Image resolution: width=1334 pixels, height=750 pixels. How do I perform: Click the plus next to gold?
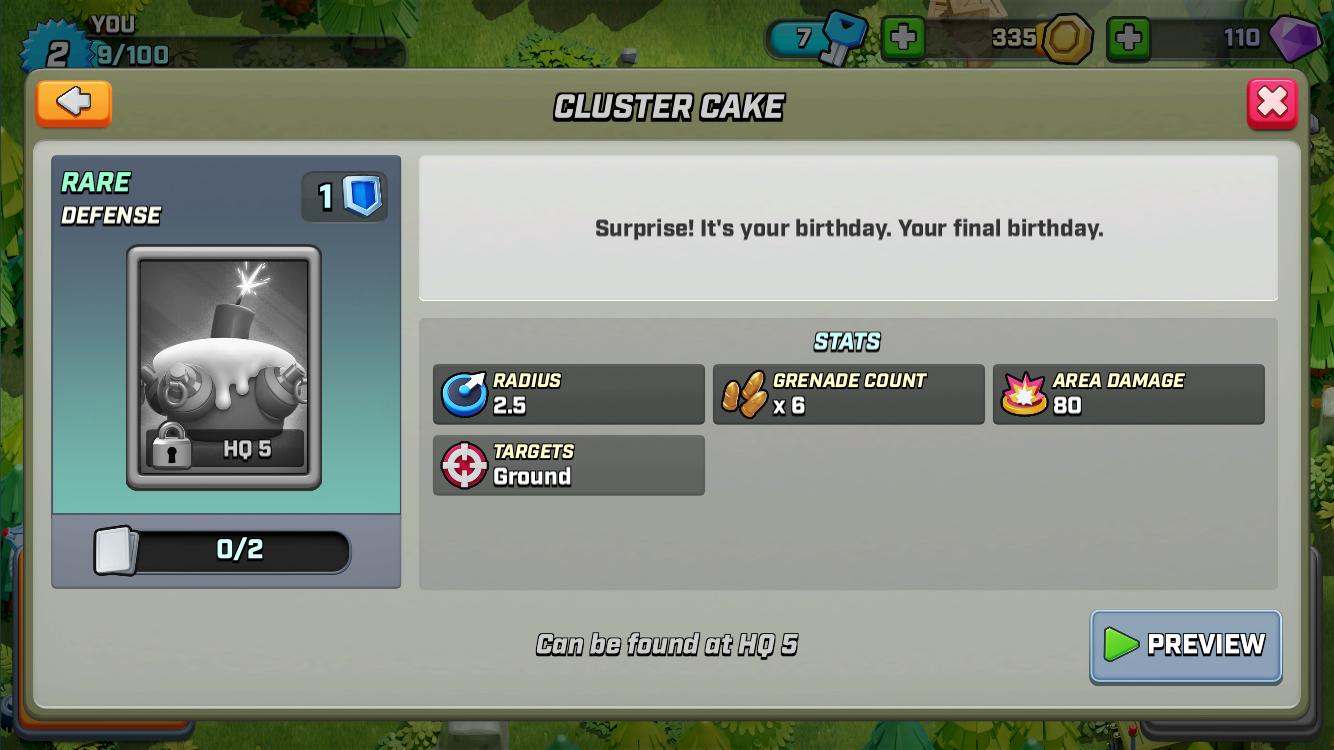coord(1131,38)
